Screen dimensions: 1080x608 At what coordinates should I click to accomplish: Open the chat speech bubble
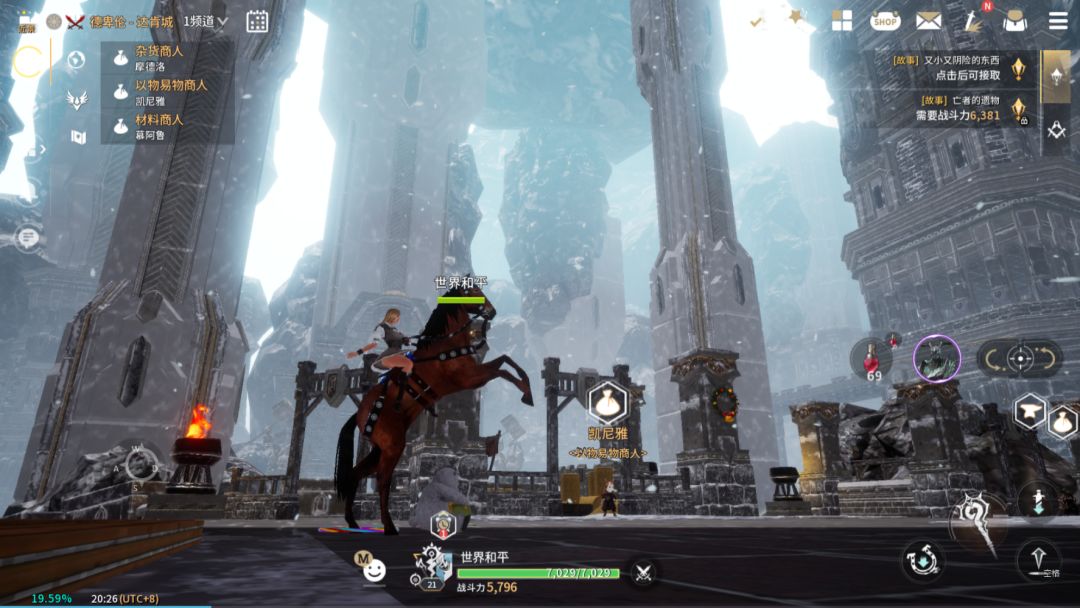pos(27,237)
